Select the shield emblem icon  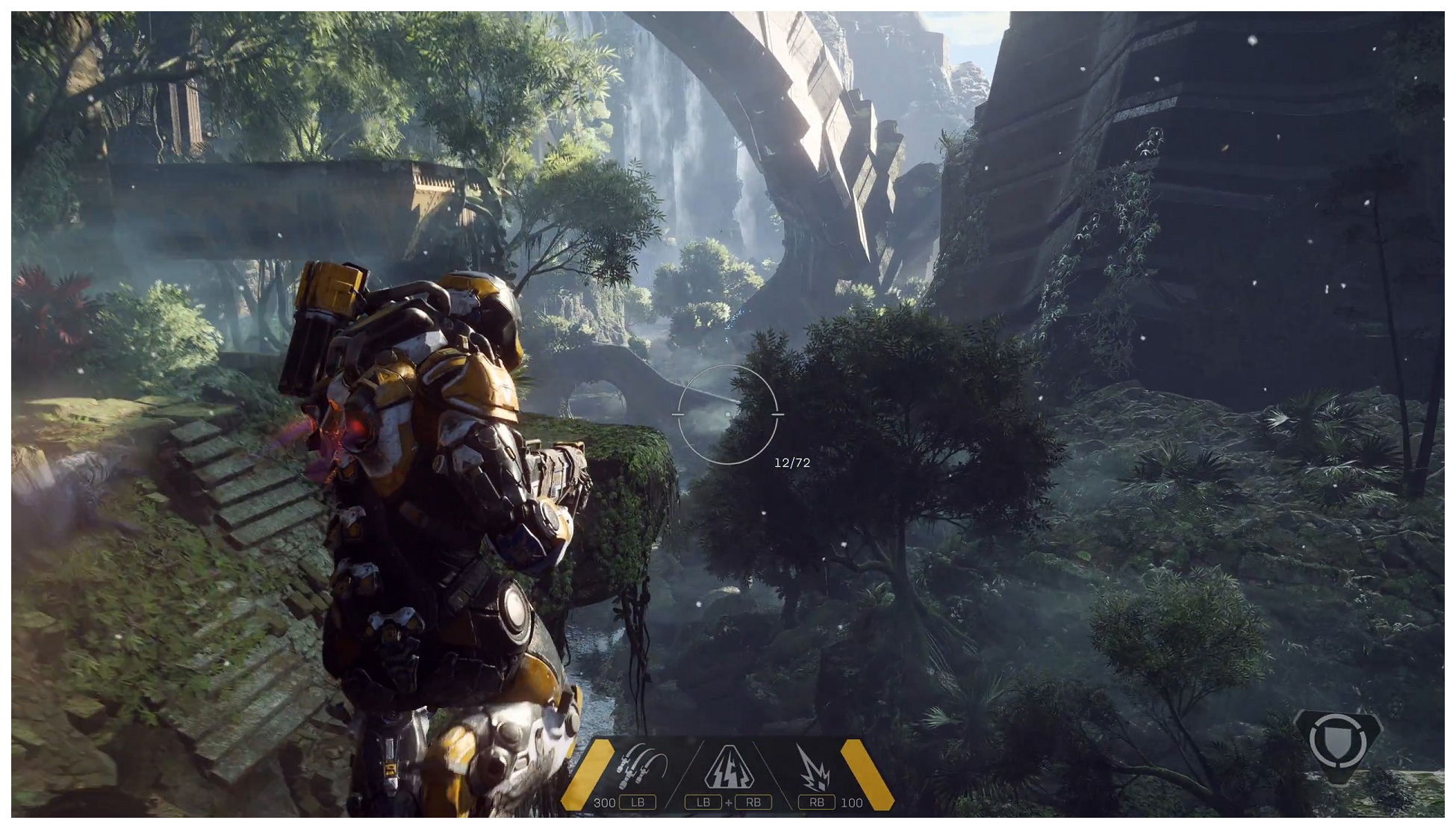point(1337,742)
